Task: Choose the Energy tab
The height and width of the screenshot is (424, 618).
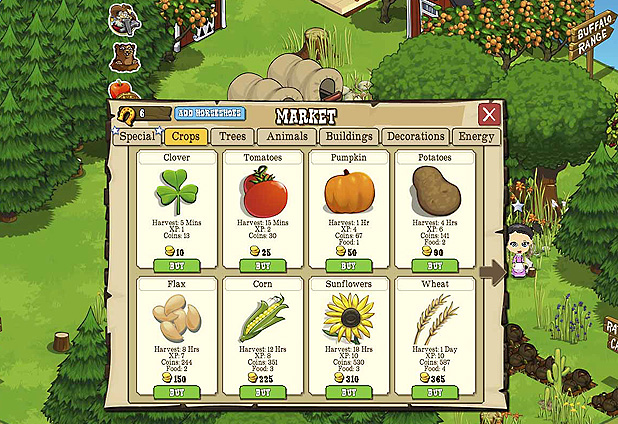Action: [474, 137]
